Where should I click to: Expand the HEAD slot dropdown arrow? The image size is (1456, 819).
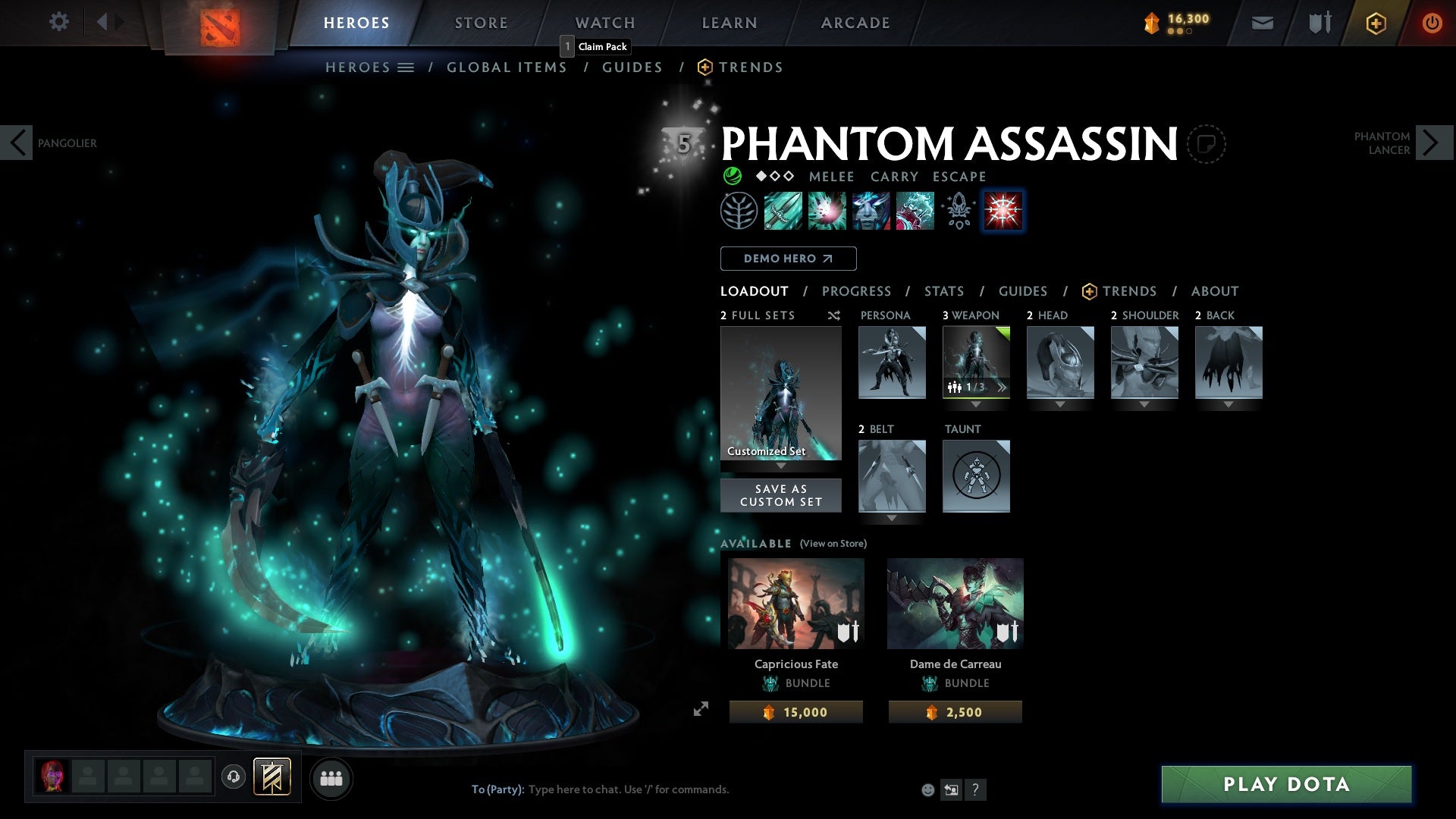coord(1059,404)
